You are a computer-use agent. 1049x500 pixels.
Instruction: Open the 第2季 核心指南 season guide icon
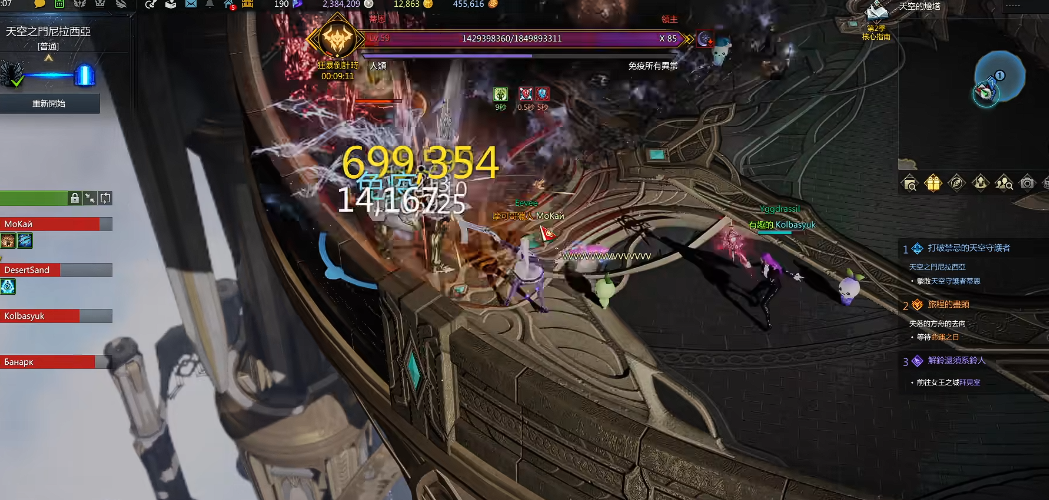click(x=877, y=14)
